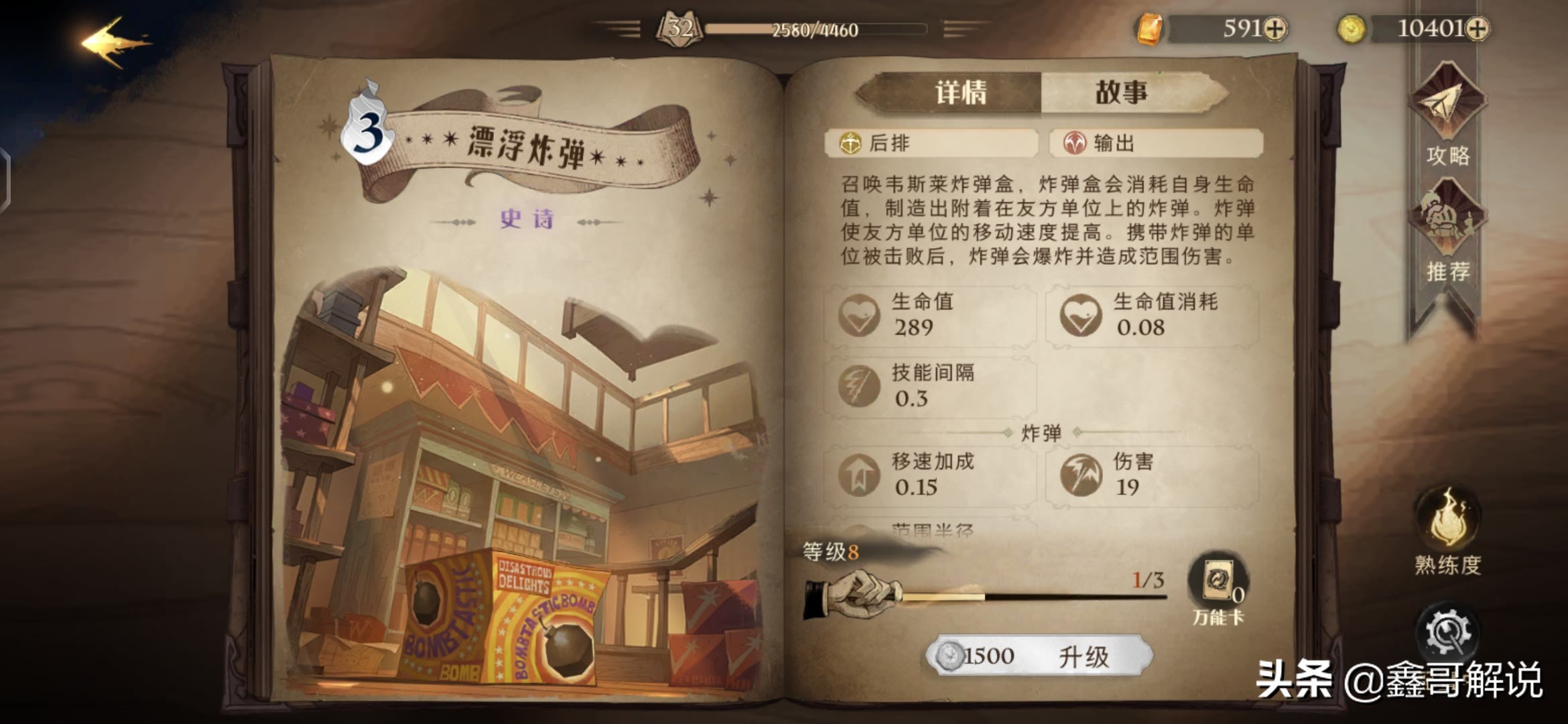Open gem purchase with the + icon
This screenshot has height=724, width=1568.
(x=1275, y=27)
